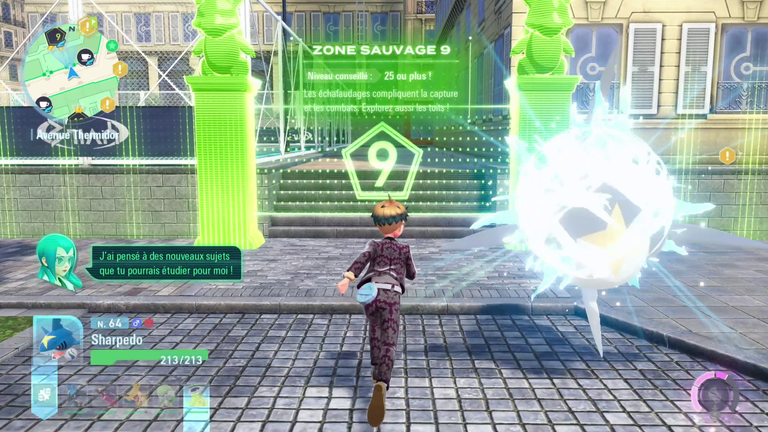Viewport: 768px width, 432px height.
Task: Click the blue player arrow on minimap
Action: coord(74,73)
